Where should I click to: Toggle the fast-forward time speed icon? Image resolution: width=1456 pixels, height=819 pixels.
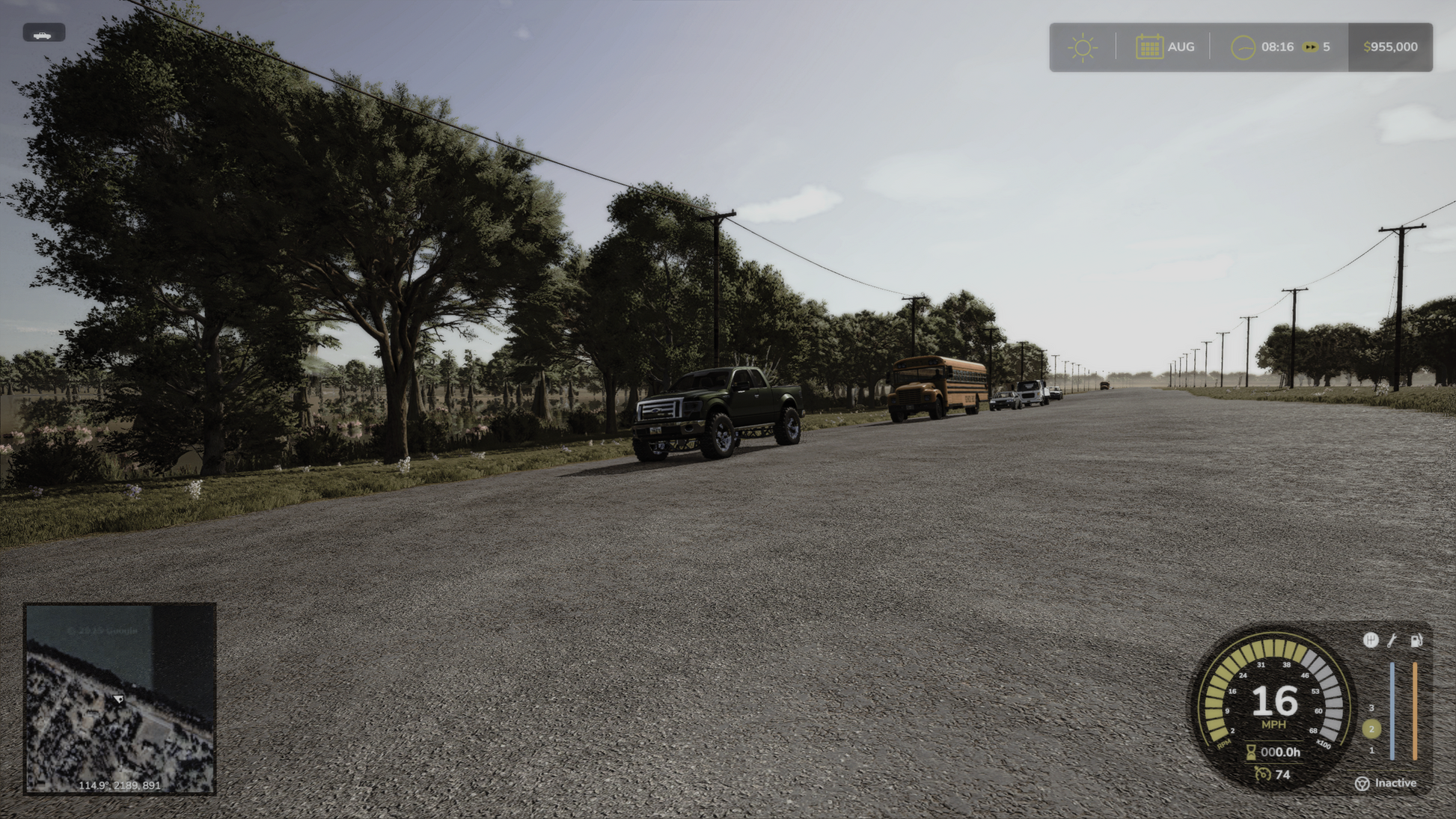tap(1309, 47)
